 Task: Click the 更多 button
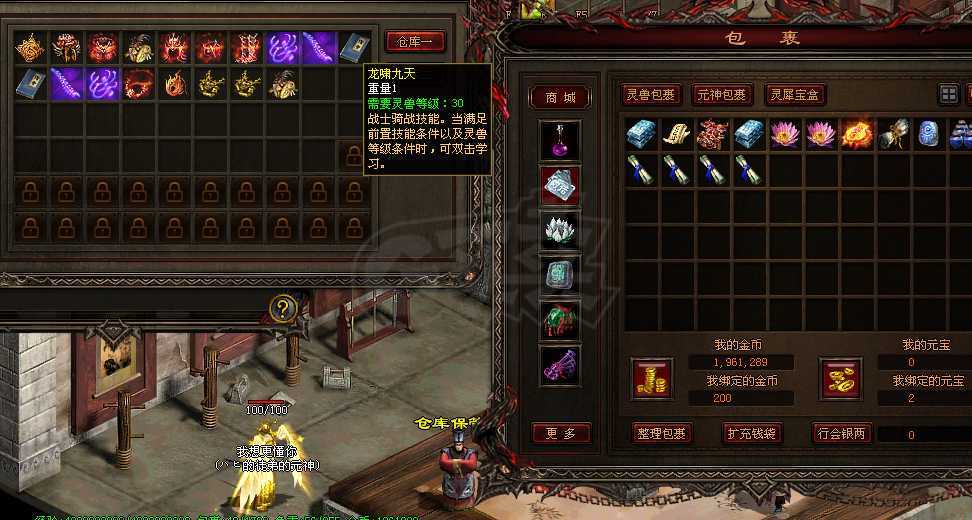(560, 433)
